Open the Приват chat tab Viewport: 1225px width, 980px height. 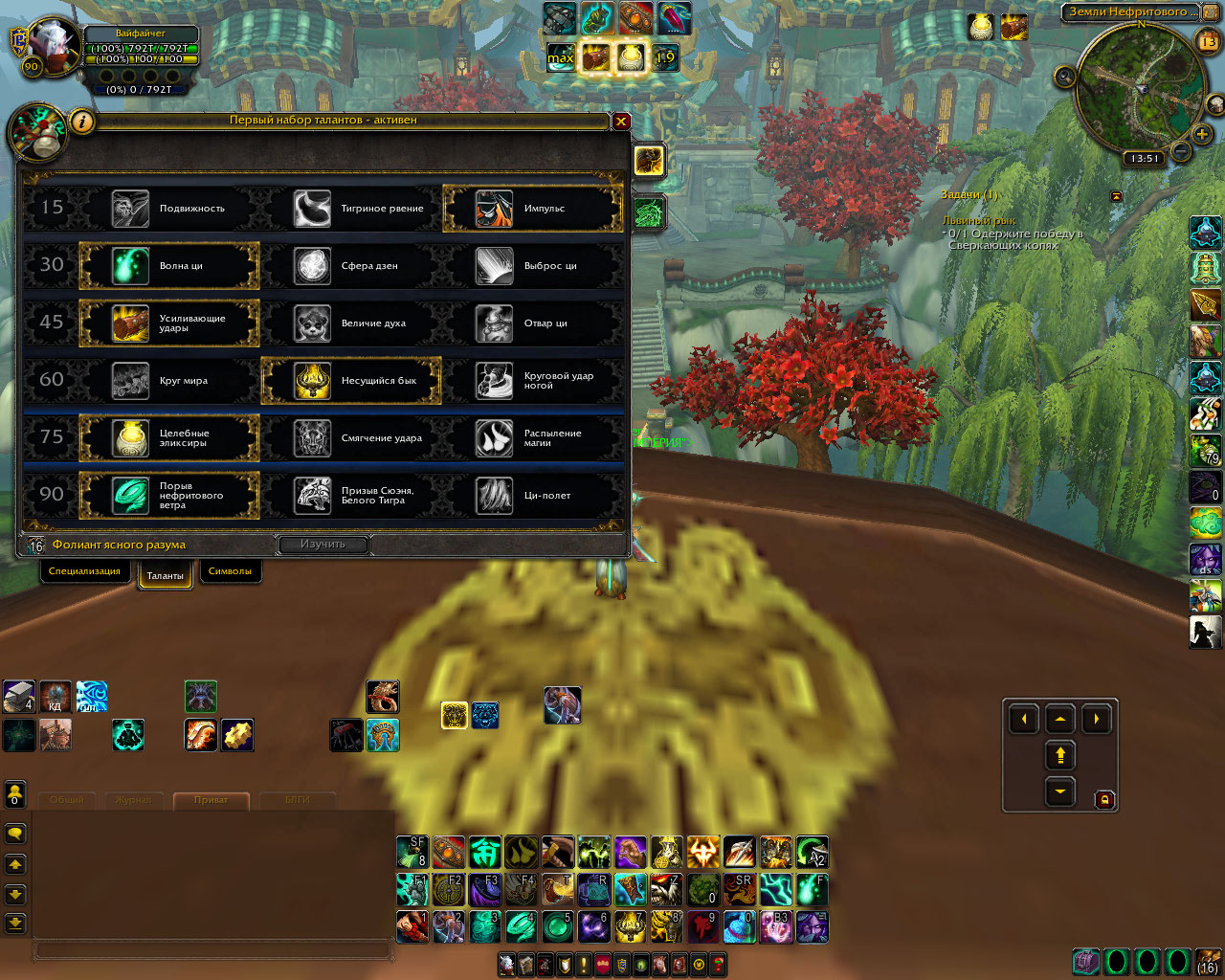(x=211, y=800)
